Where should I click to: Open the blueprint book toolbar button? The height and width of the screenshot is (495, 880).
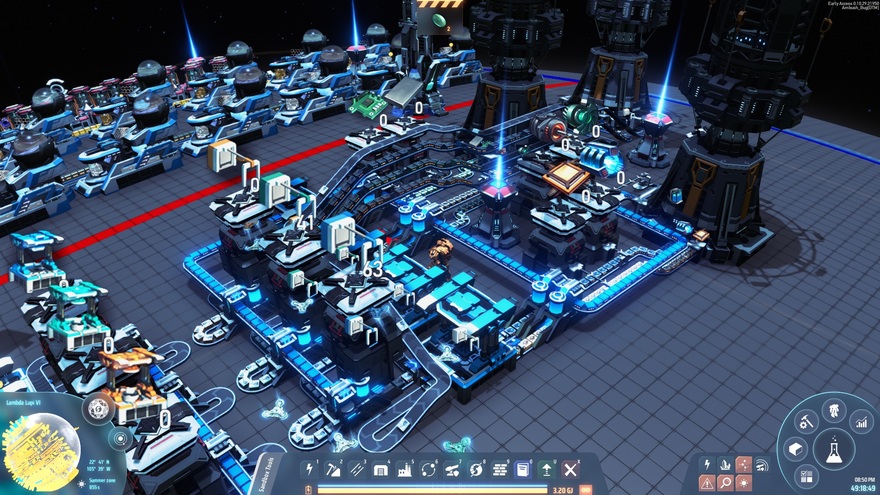pyautogui.click(x=522, y=469)
